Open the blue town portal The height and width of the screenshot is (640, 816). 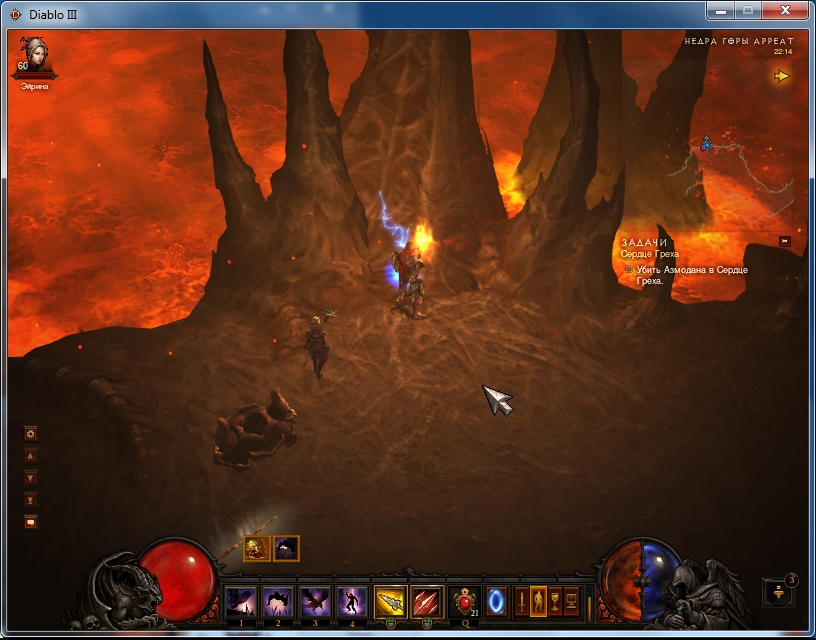point(497,602)
